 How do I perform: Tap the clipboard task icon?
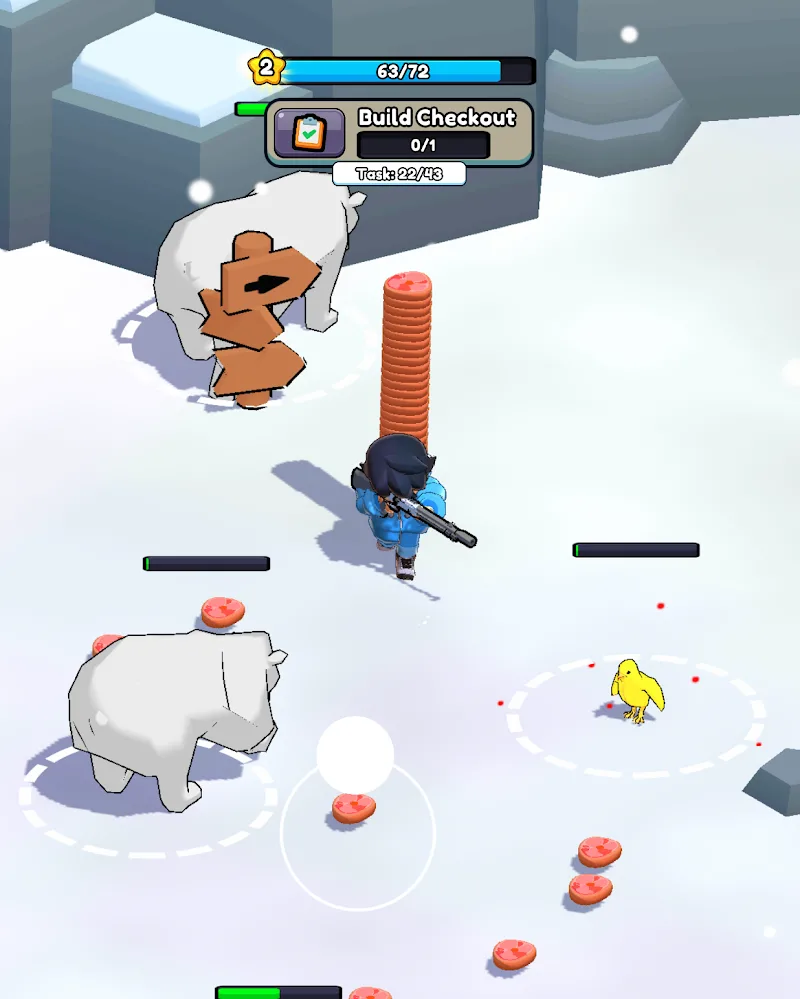point(309,133)
